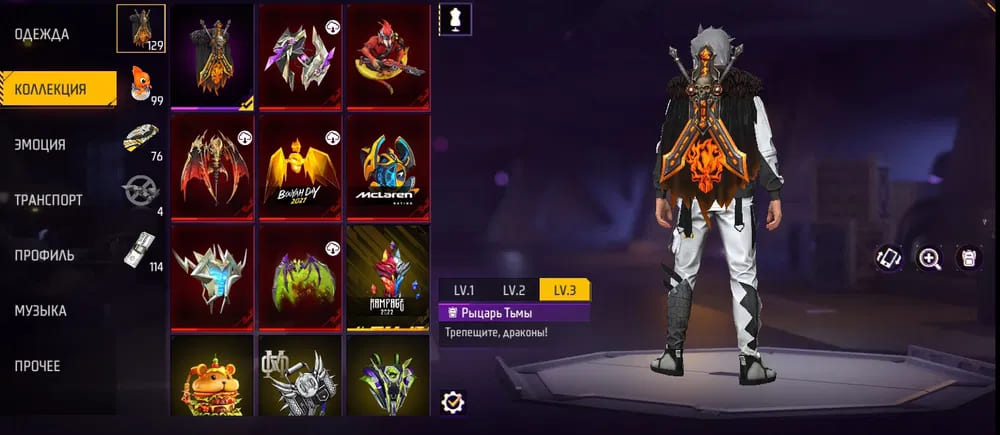This screenshot has height=435, width=1000.
Task: Choose the ПРОЧЕЕ menu entry
Action: tap(38, 366)
